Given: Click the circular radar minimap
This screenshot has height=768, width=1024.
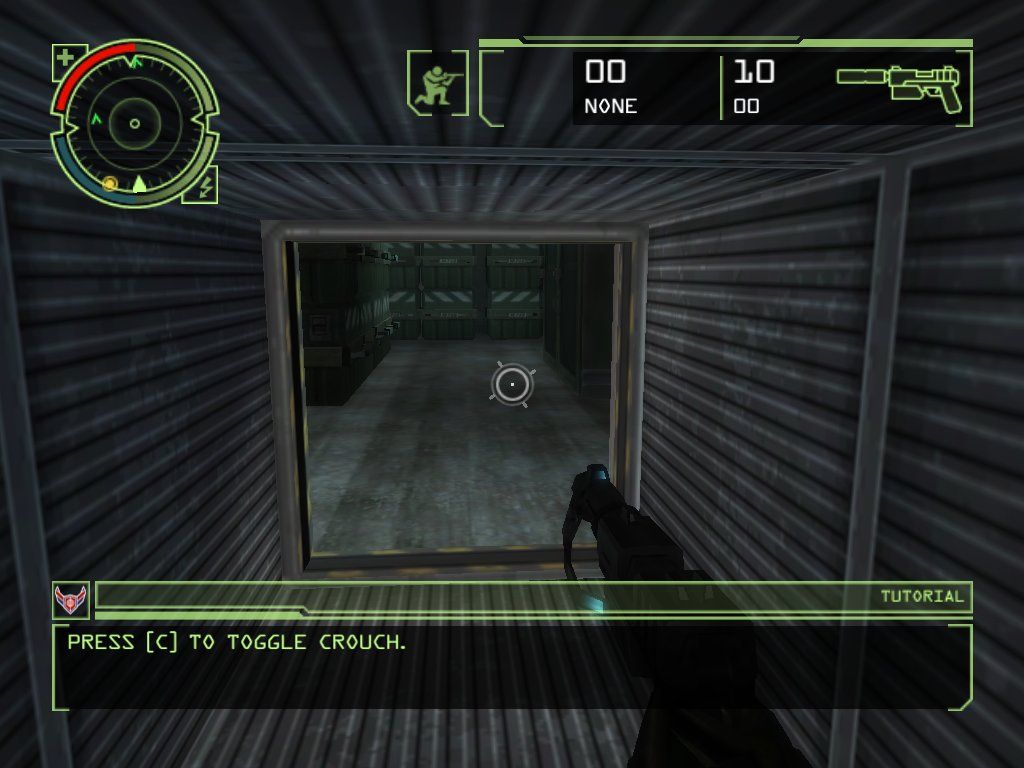Looking at the screenshot, I should (135, 123).
